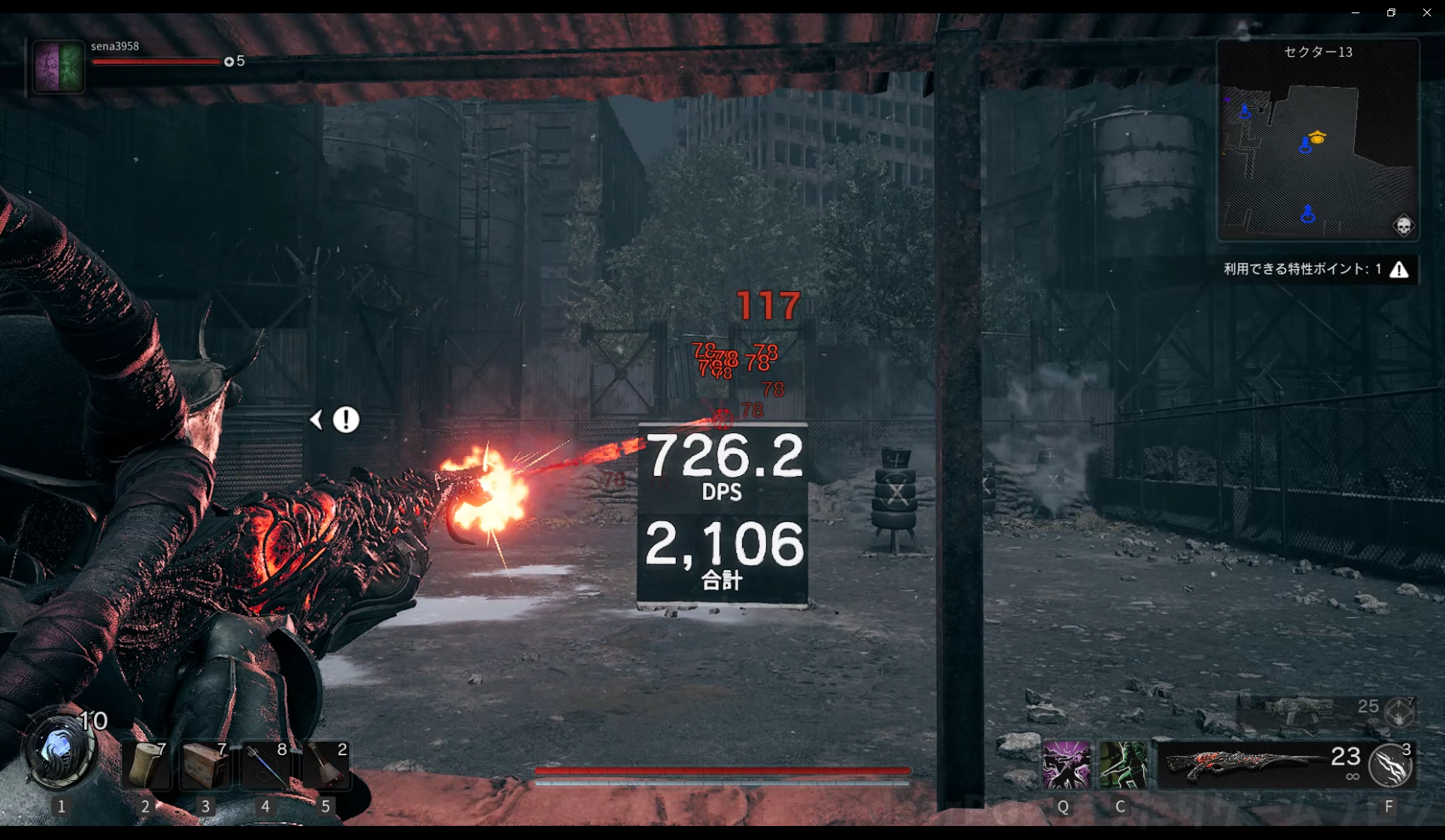Click the sena3958 player portrait
The width and height of the screenshot is (1445, 840).
(59, 67)
